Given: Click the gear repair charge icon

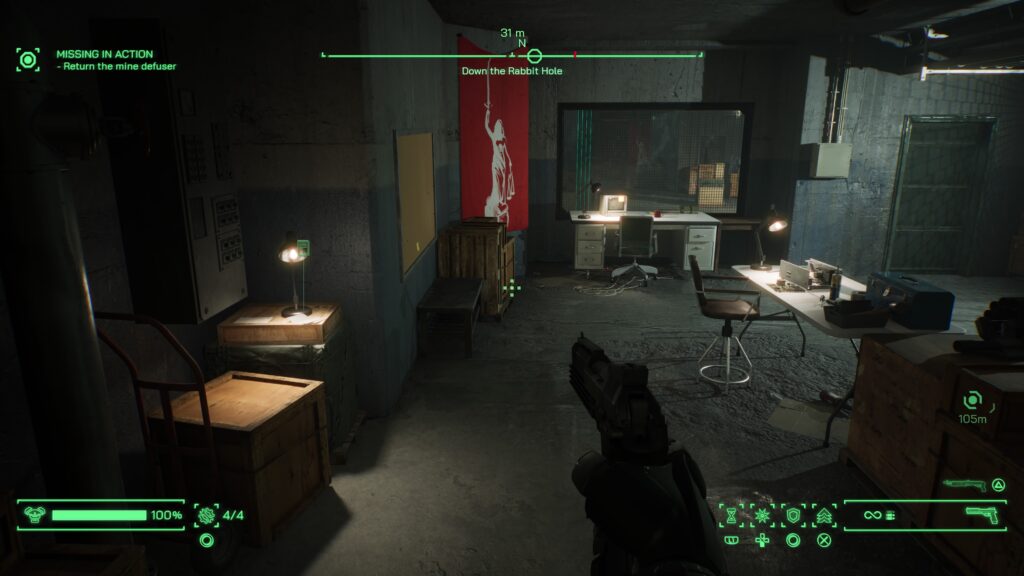Looking at the screenshot, I should coord(207,515).
